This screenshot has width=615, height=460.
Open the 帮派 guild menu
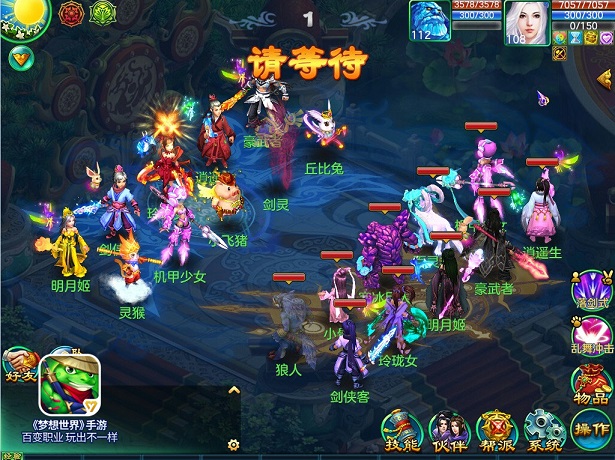(x=495, y=431)
